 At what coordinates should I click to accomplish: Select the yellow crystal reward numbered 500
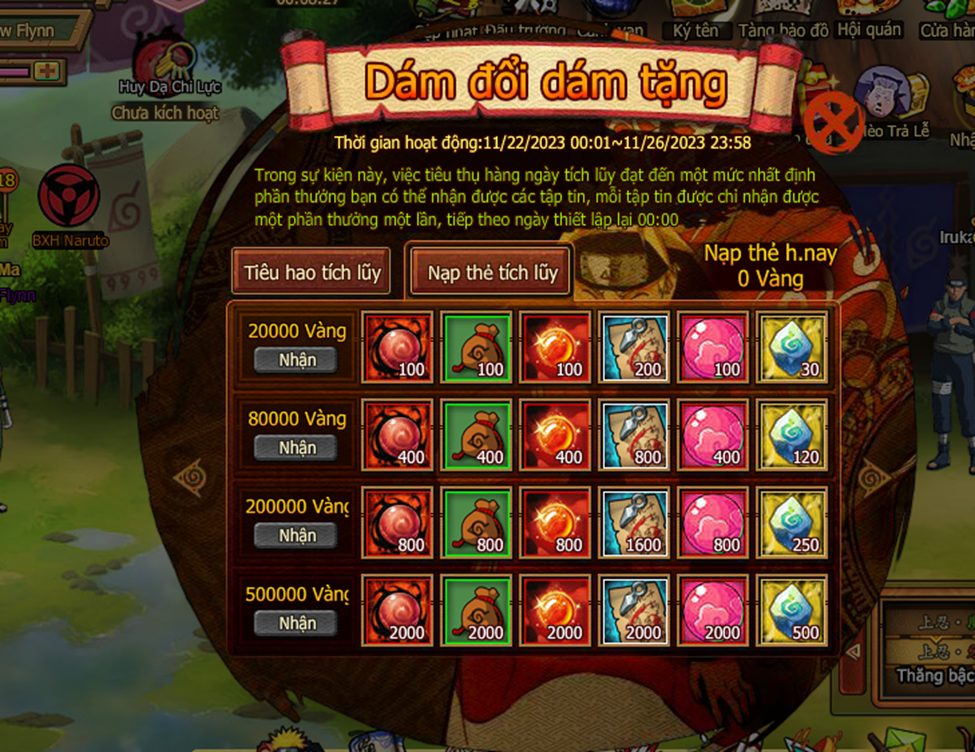[x=792, y=609]
